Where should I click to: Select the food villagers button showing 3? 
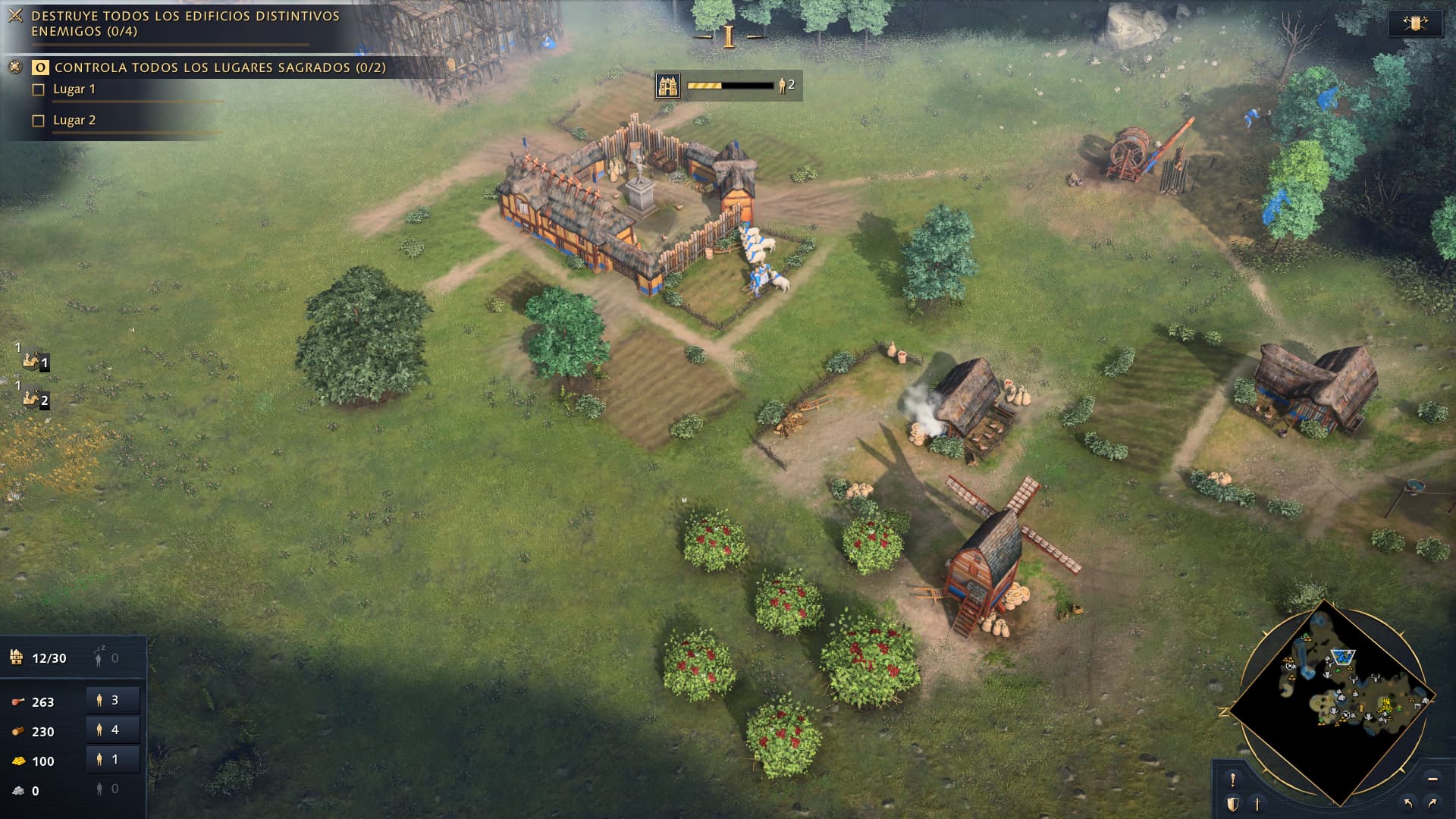[x=112, y=701]
